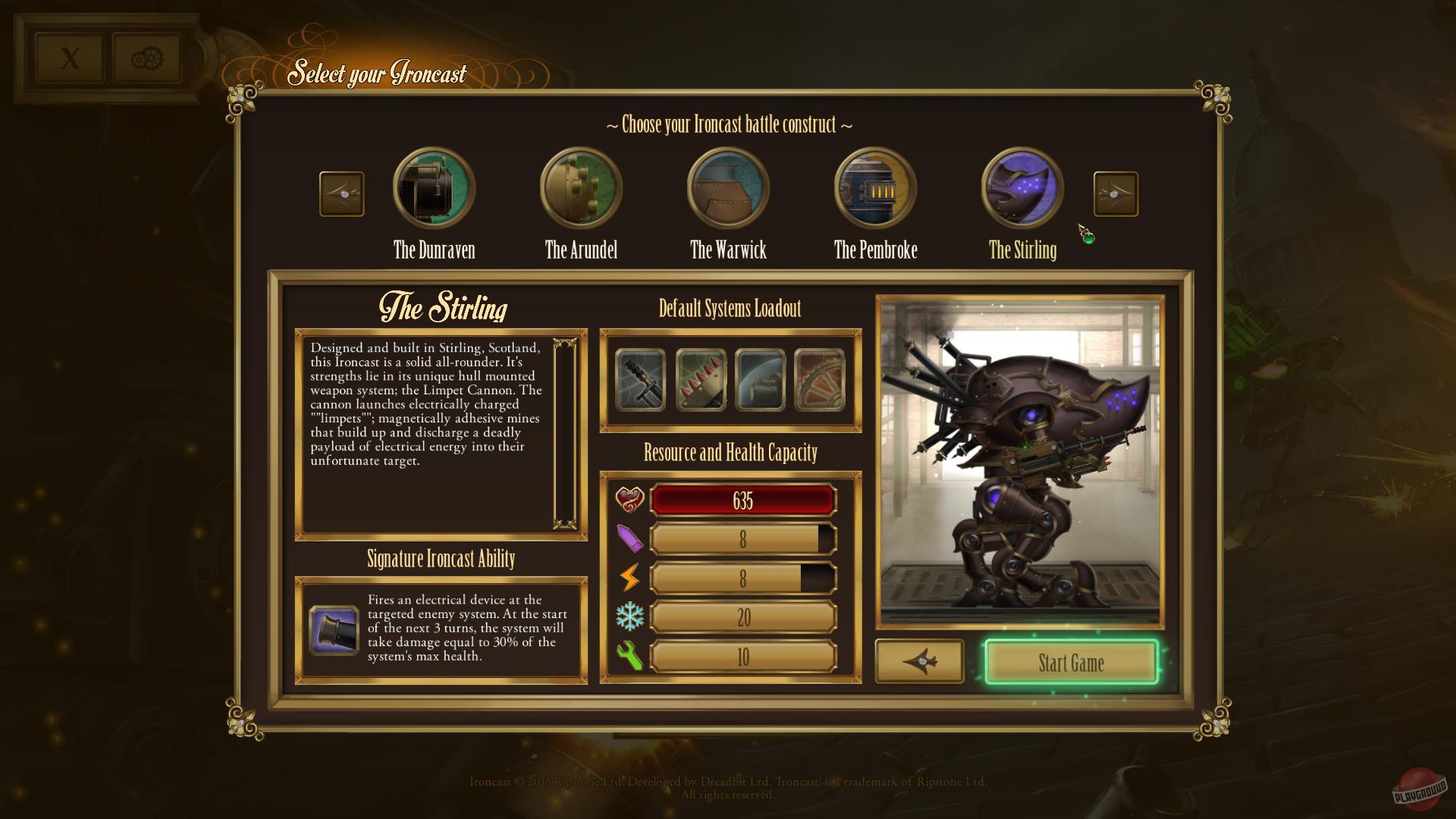
Task: Switch to The Arundel tab
Action: pos(580,187)
